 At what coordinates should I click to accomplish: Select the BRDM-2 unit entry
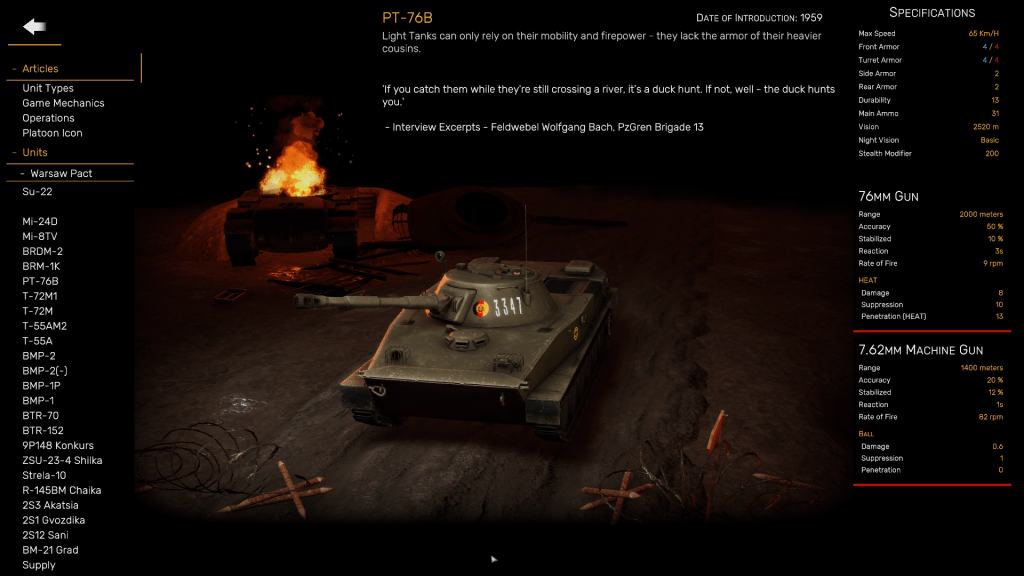point(42,251)
